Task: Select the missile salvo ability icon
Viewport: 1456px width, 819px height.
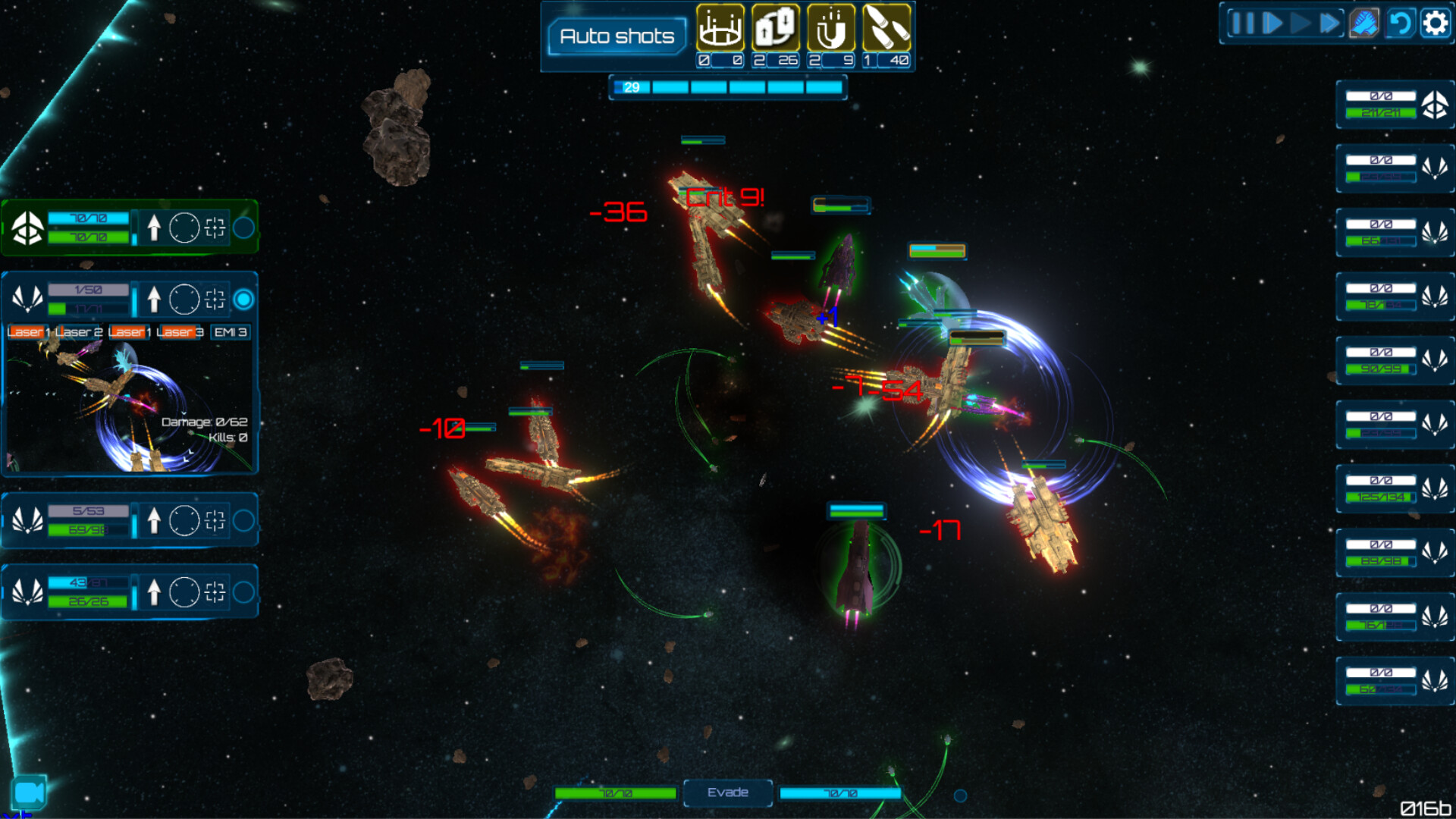Action: click(886, 28)
